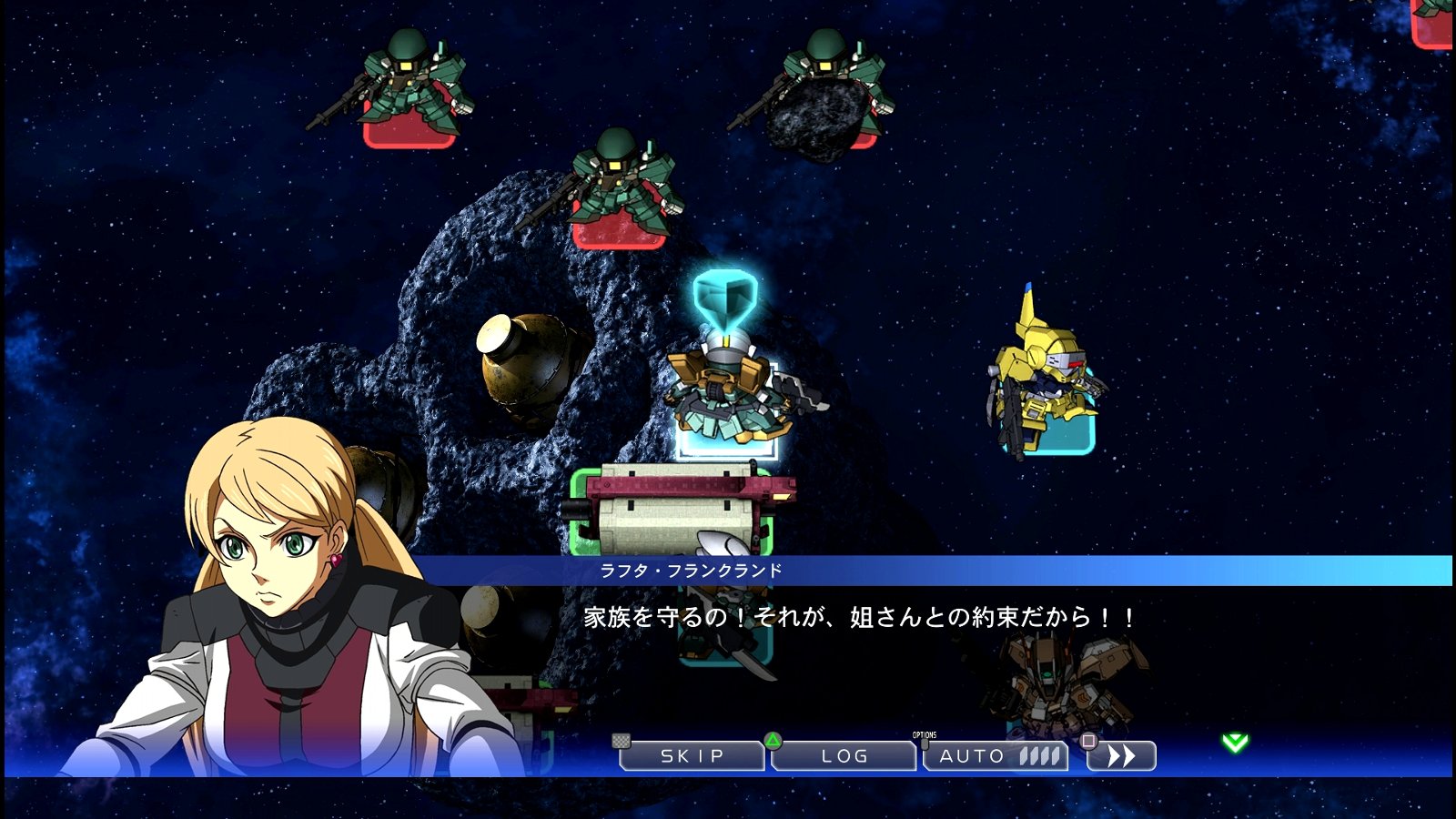Enable fast-forward with the double-arrow button
Screen dimensions: 1456x819
(1122, 754)
